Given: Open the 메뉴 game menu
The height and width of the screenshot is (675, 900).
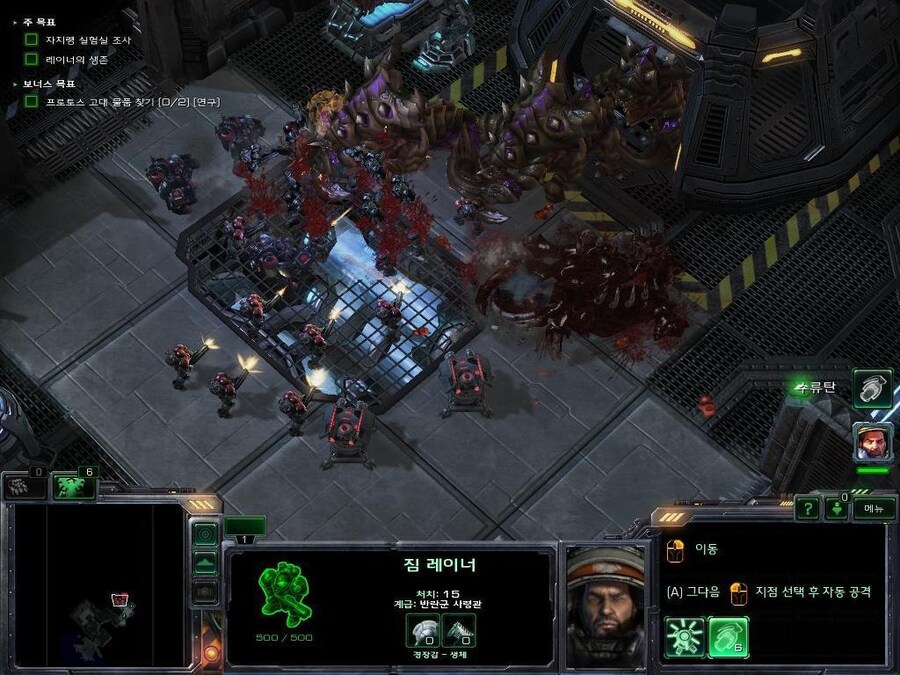Looking at the screenshot, I should pyautogui.click(x=873, y=507).
